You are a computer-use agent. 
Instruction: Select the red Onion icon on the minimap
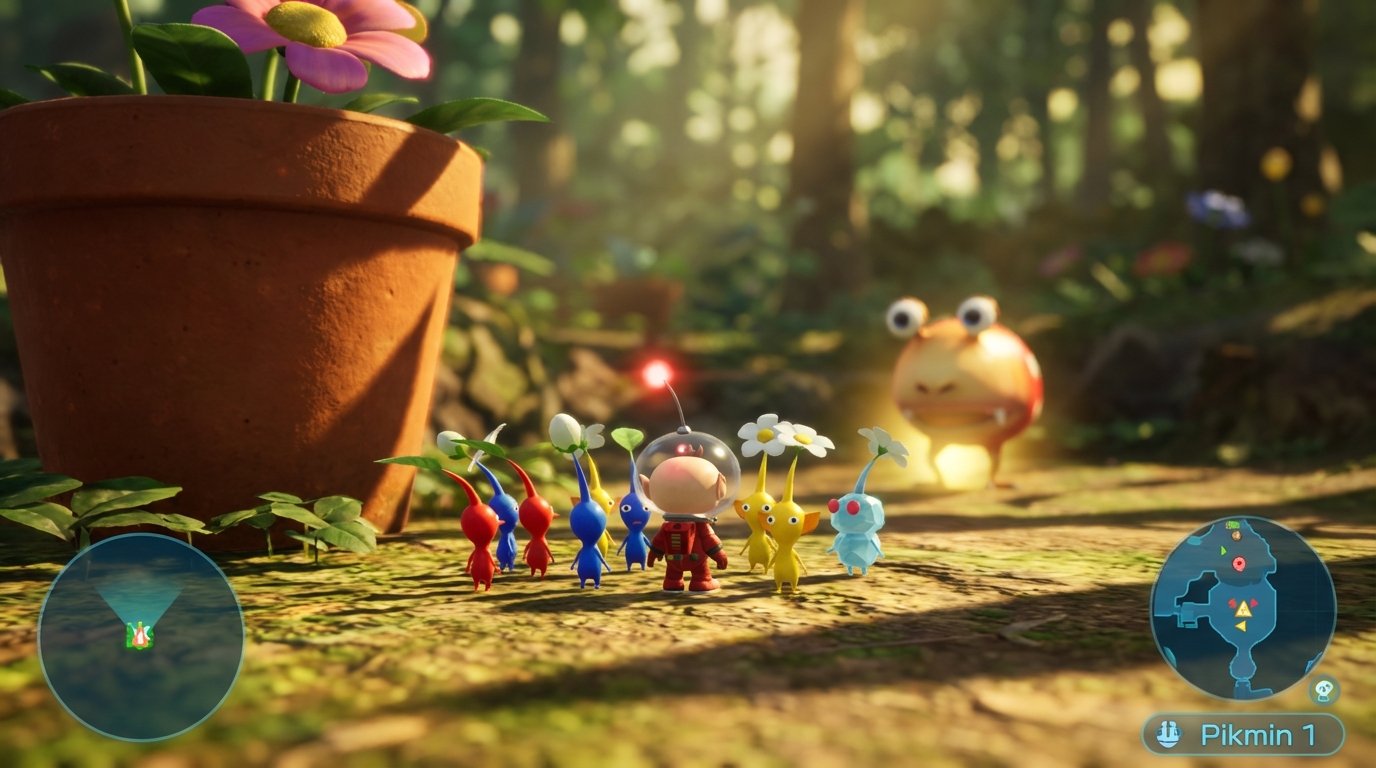click(x=1240, y=563)
